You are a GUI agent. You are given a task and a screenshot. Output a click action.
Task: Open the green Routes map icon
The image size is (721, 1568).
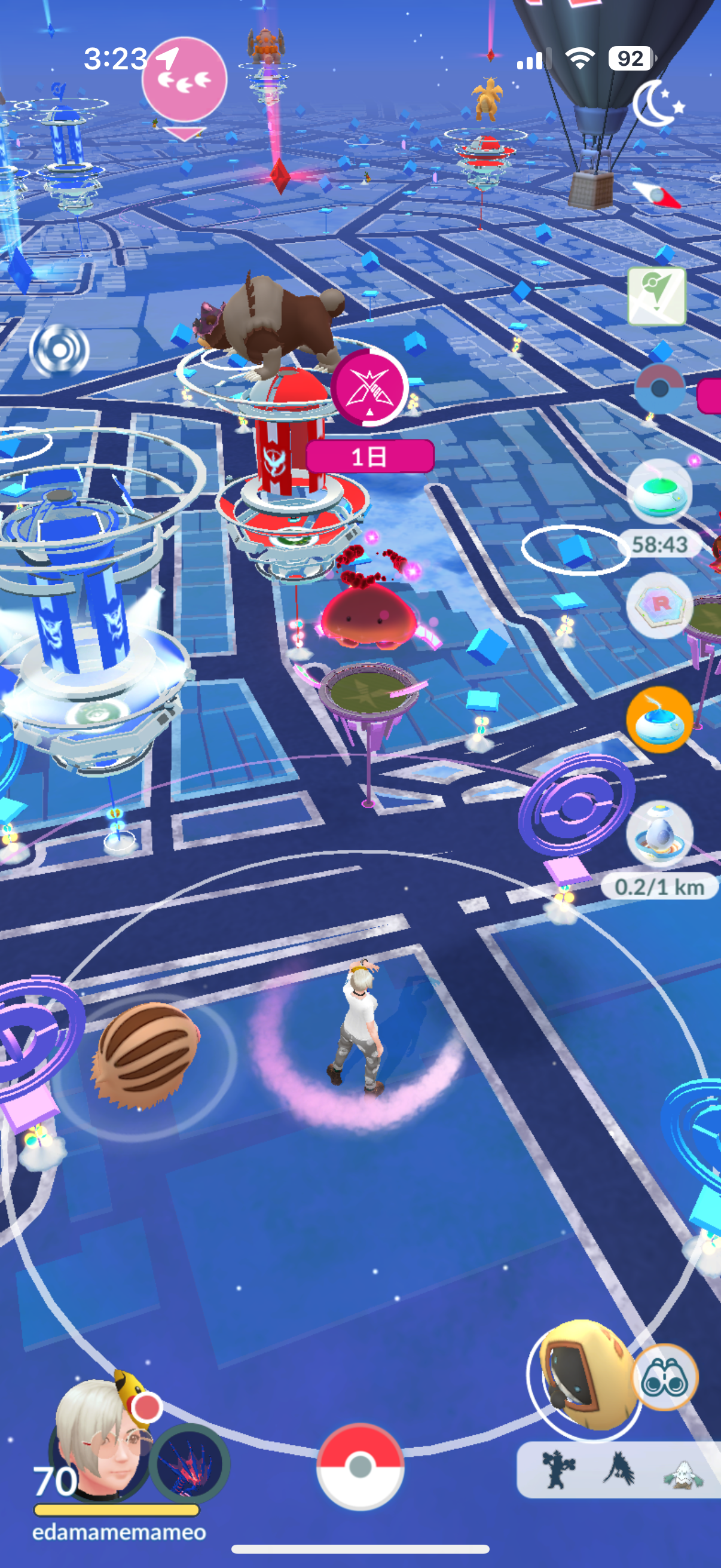(x=657, y=296)
